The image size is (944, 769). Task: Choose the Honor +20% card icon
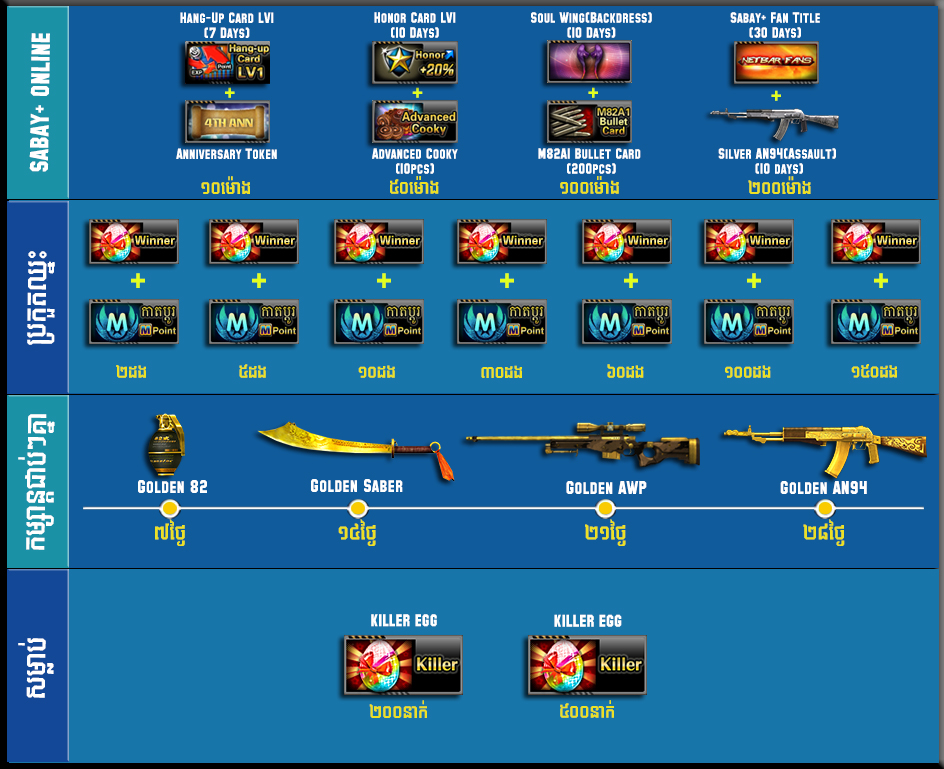point(415,62)
